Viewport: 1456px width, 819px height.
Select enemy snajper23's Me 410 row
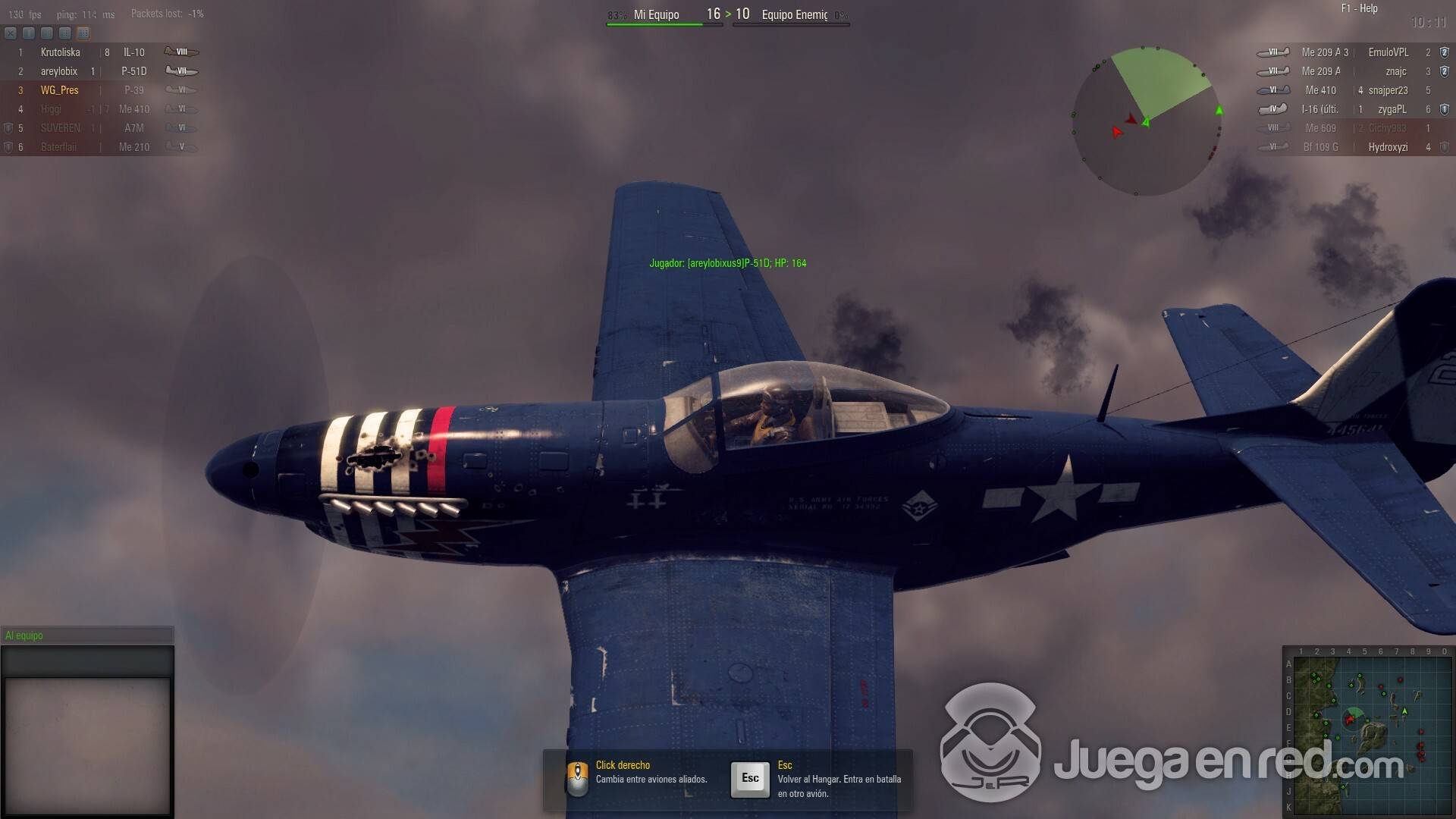pyautogui.click(x=1354, y=90)
